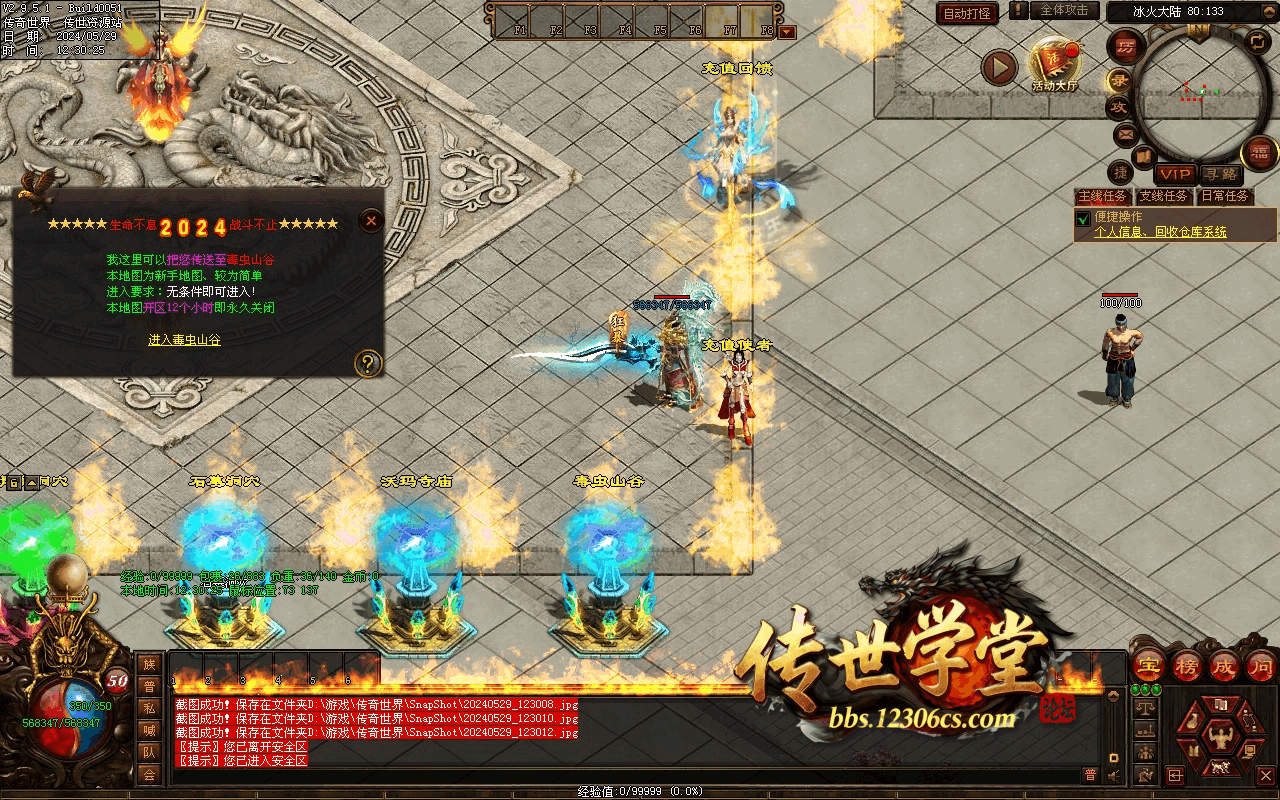Switch to the 日常任务 daily quest tab
This screenshot has height=800, width=1280.
1225,196
